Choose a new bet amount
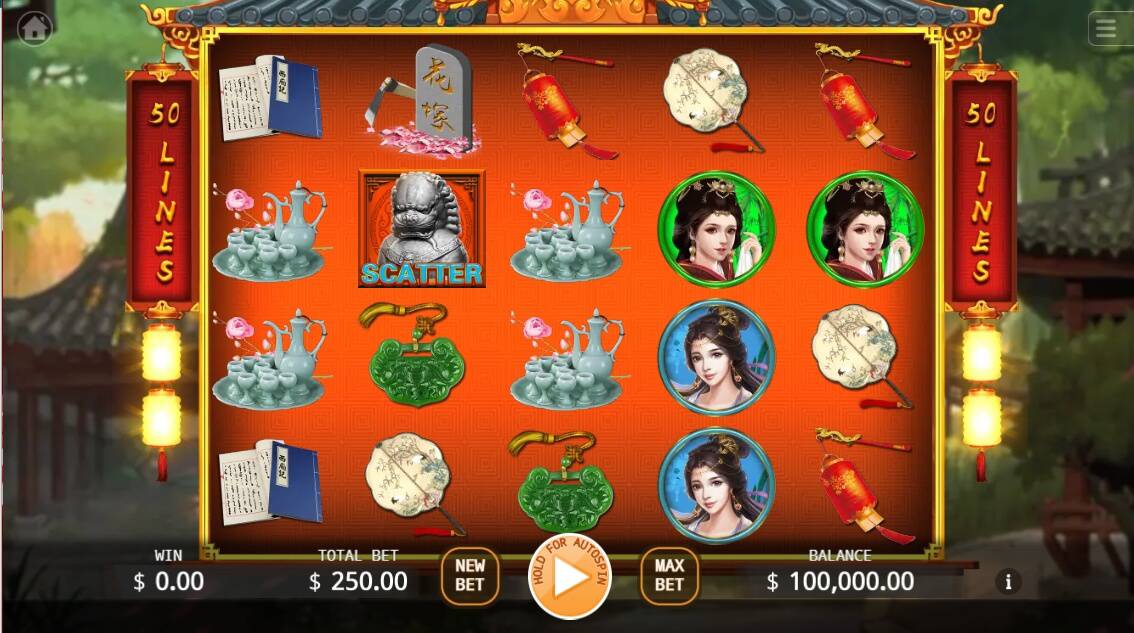This screenshot has width=1134, height=633. [470, 575]
